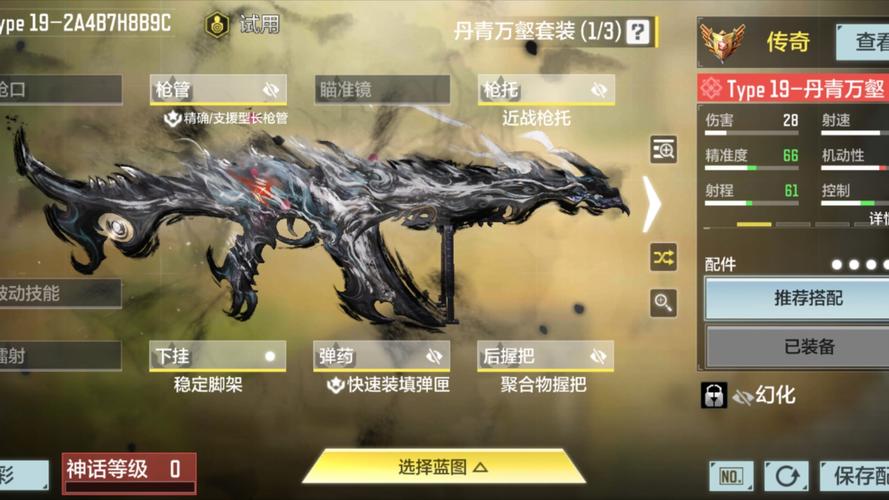Open the 选择蓝图 blueprint selector

pos(443,467)
